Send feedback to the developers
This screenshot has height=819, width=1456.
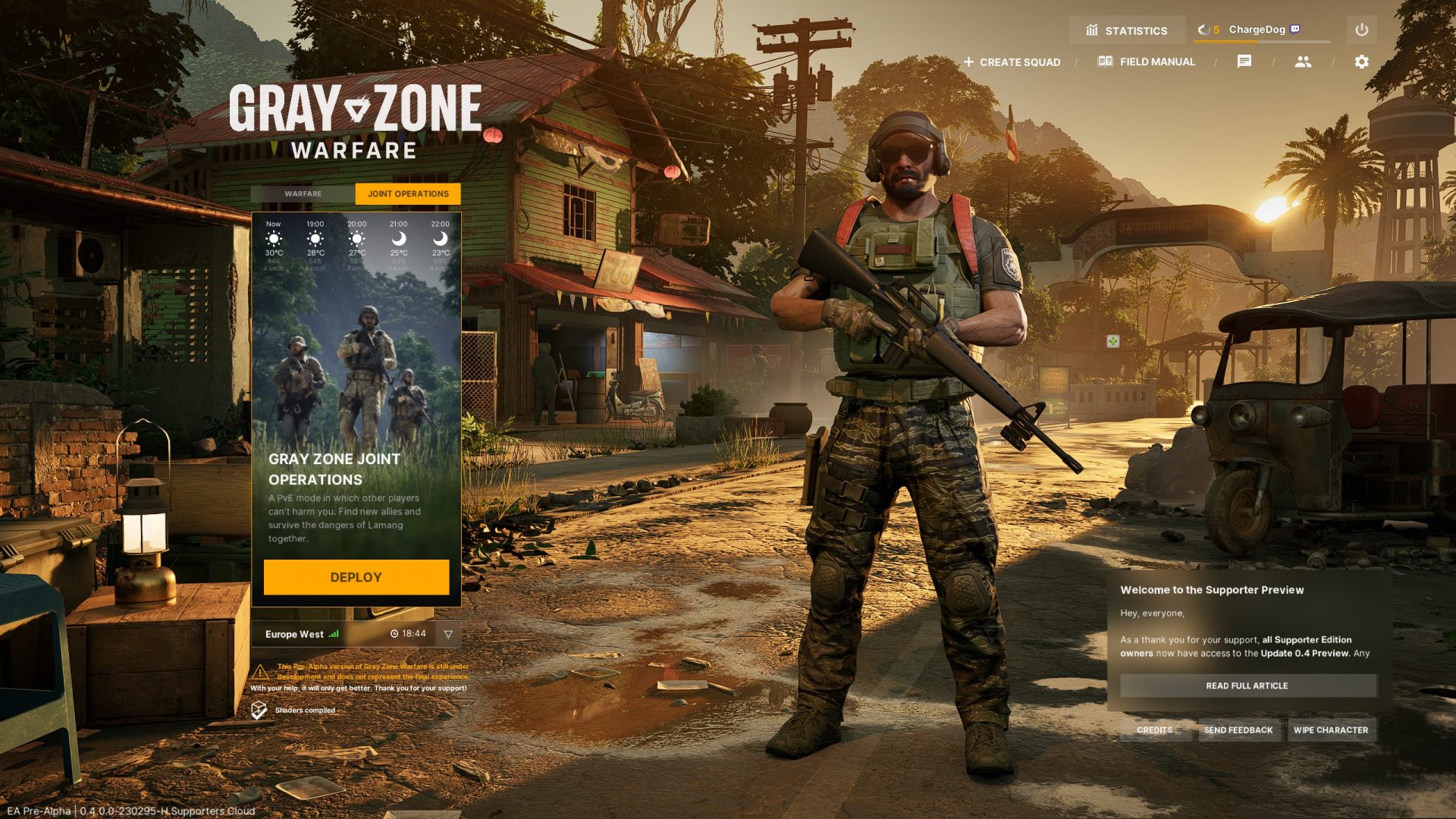click(1238, 730)
